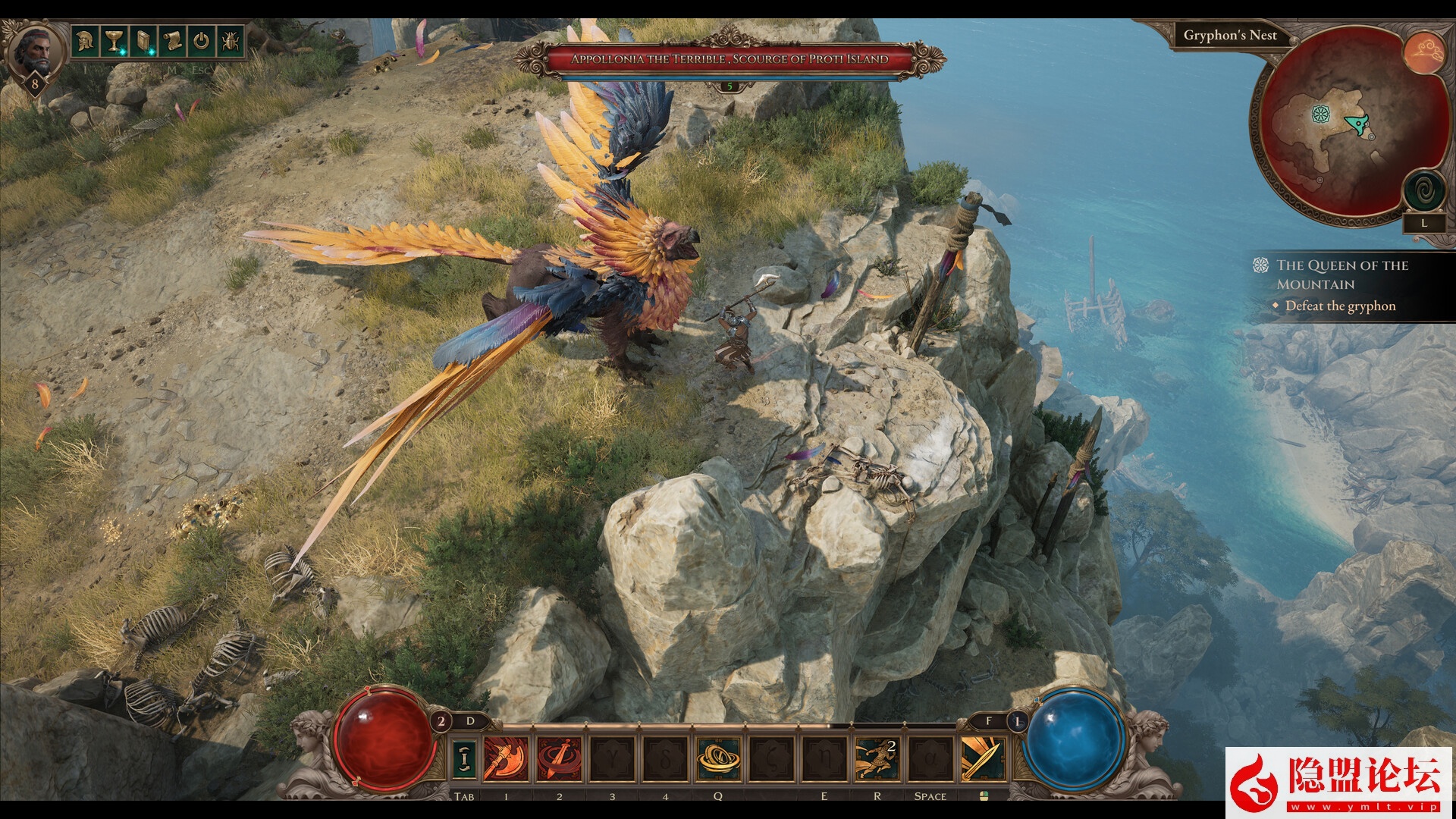This screenshot has width=1456, height=819.
Task: Activate the red axe strike ability
Action: 506,758
